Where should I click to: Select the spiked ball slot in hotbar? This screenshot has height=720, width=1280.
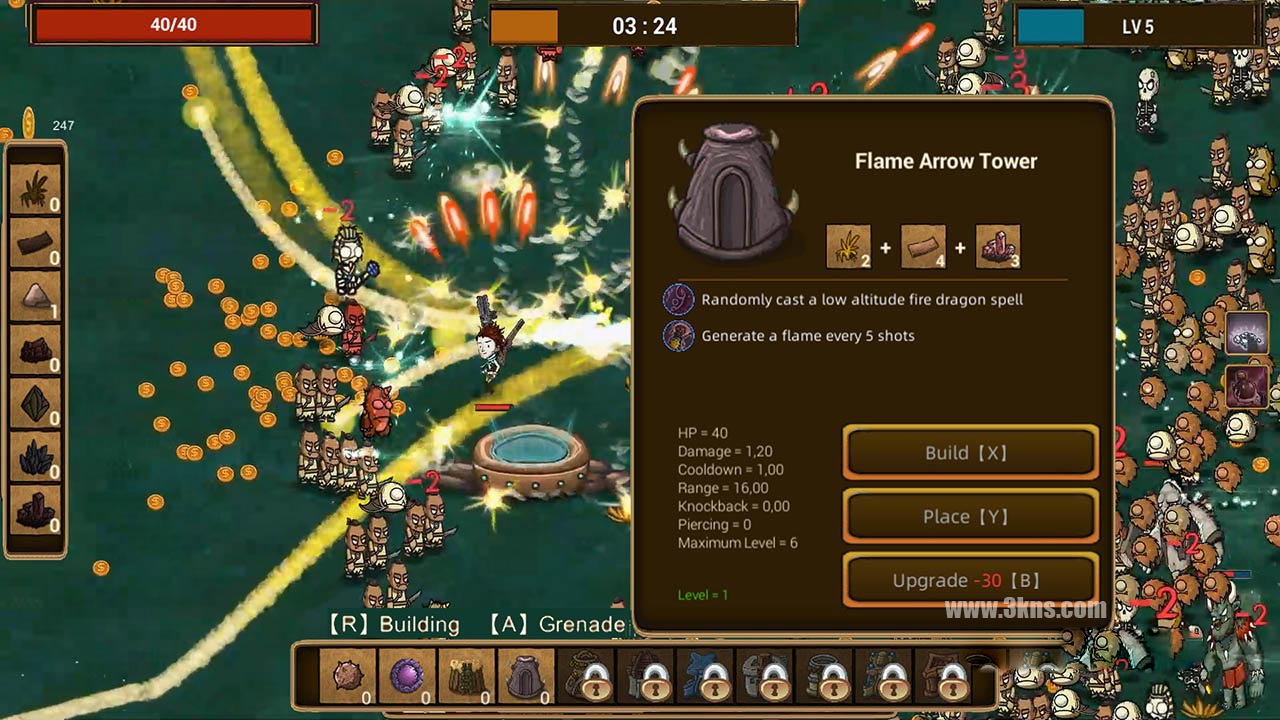348,677
